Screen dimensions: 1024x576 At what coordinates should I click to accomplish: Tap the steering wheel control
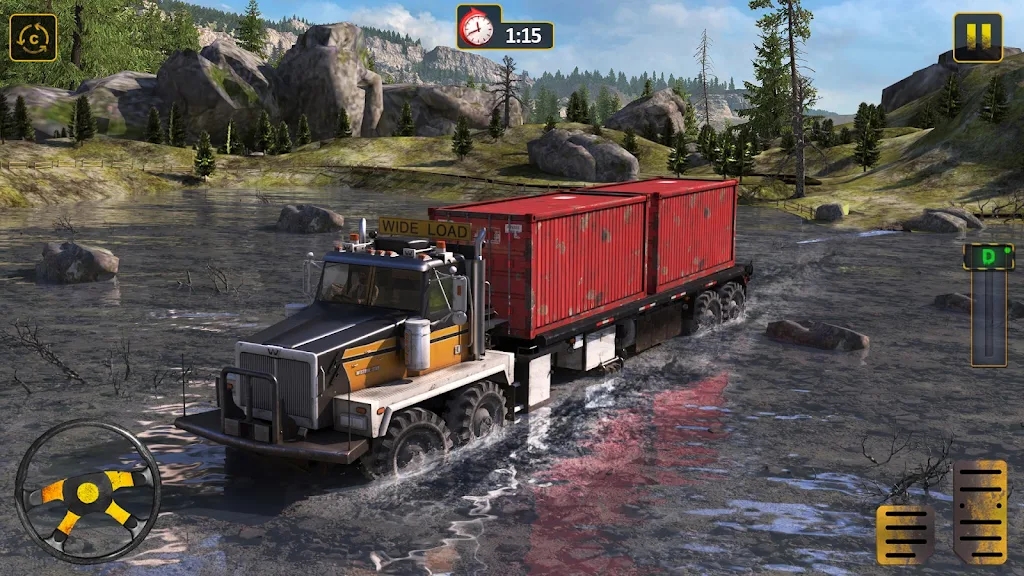click(88, 491)
